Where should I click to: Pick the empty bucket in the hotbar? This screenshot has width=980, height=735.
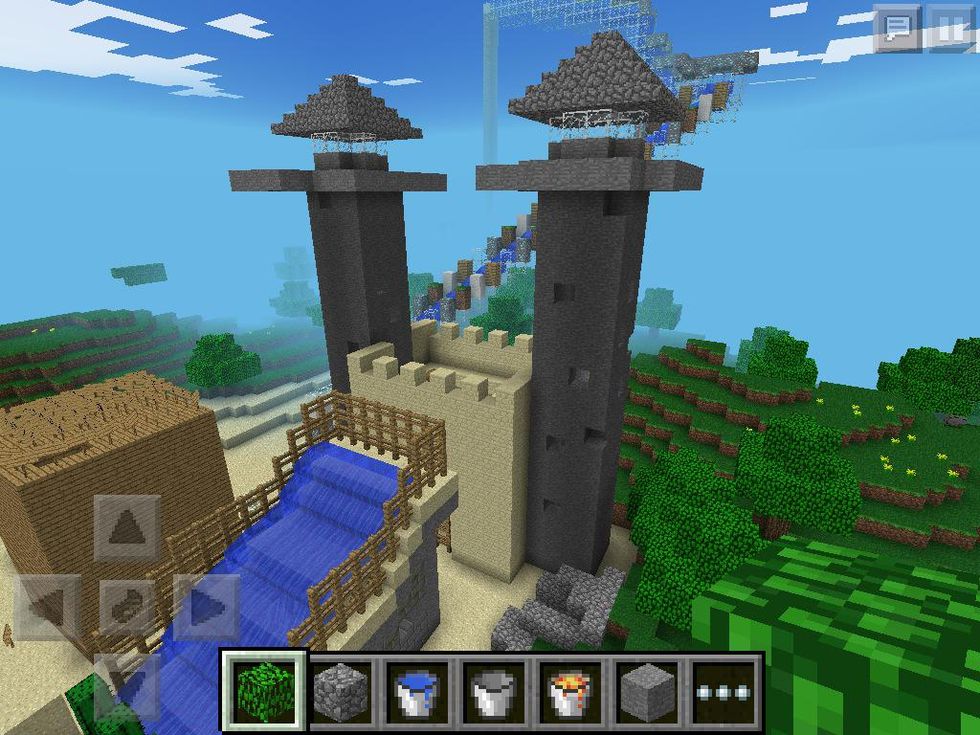coord(491,689)
